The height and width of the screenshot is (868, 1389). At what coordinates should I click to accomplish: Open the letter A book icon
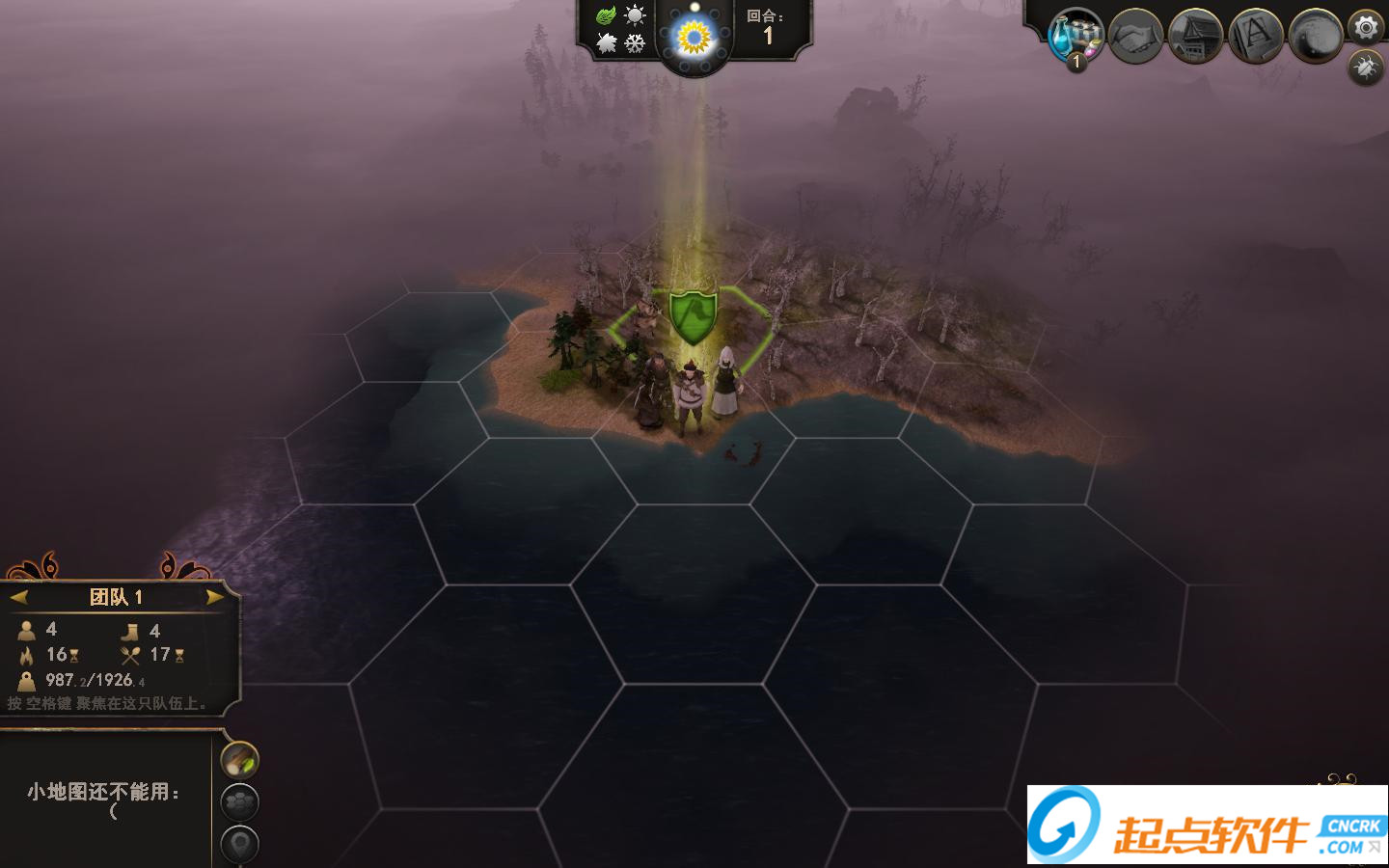pyautogui.click(x=1255, y=37)
